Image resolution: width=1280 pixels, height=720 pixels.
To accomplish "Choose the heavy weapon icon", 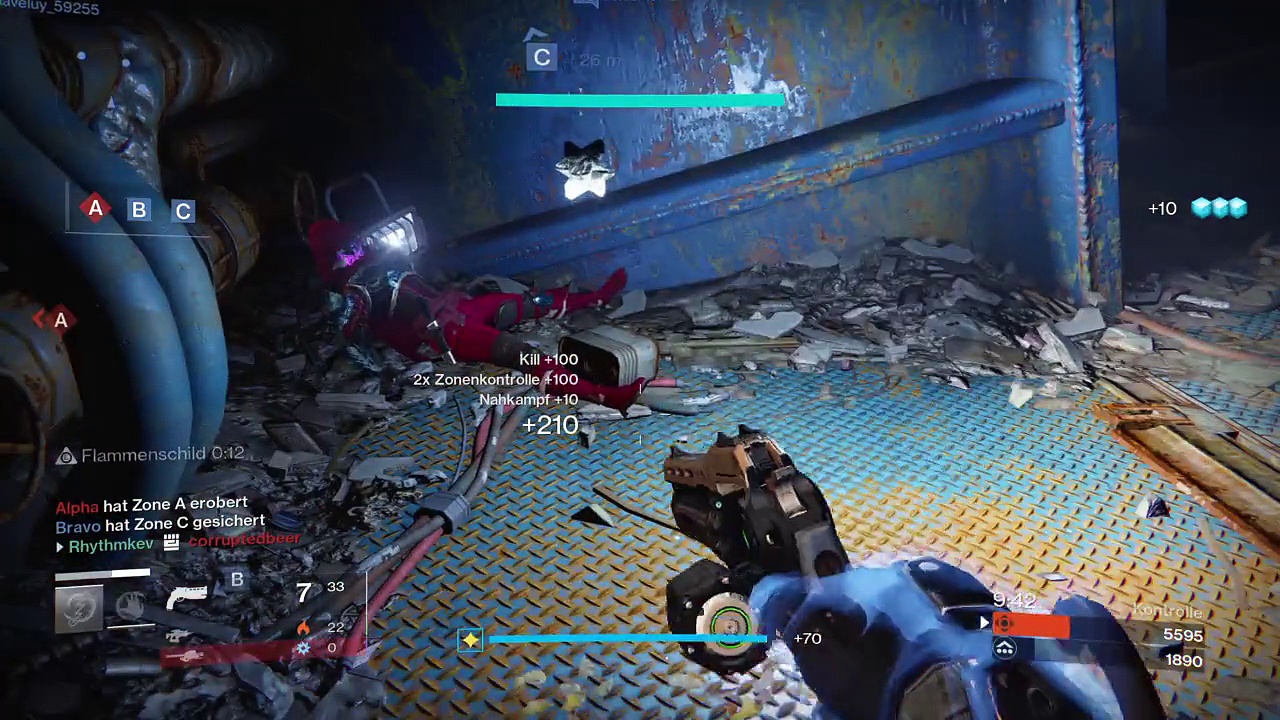I will click(186, 655).
